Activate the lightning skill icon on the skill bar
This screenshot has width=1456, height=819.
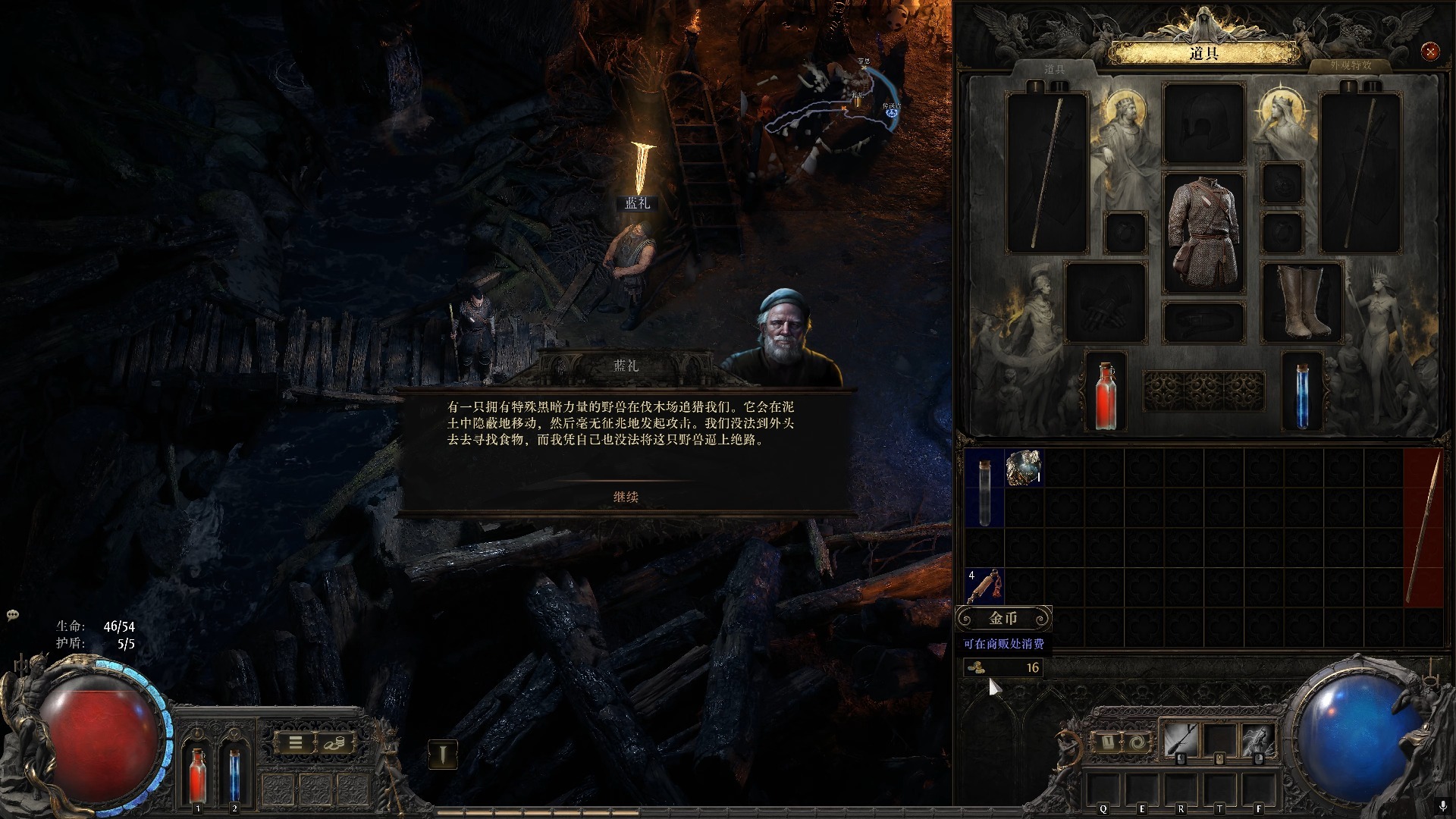coord(1257,739)
